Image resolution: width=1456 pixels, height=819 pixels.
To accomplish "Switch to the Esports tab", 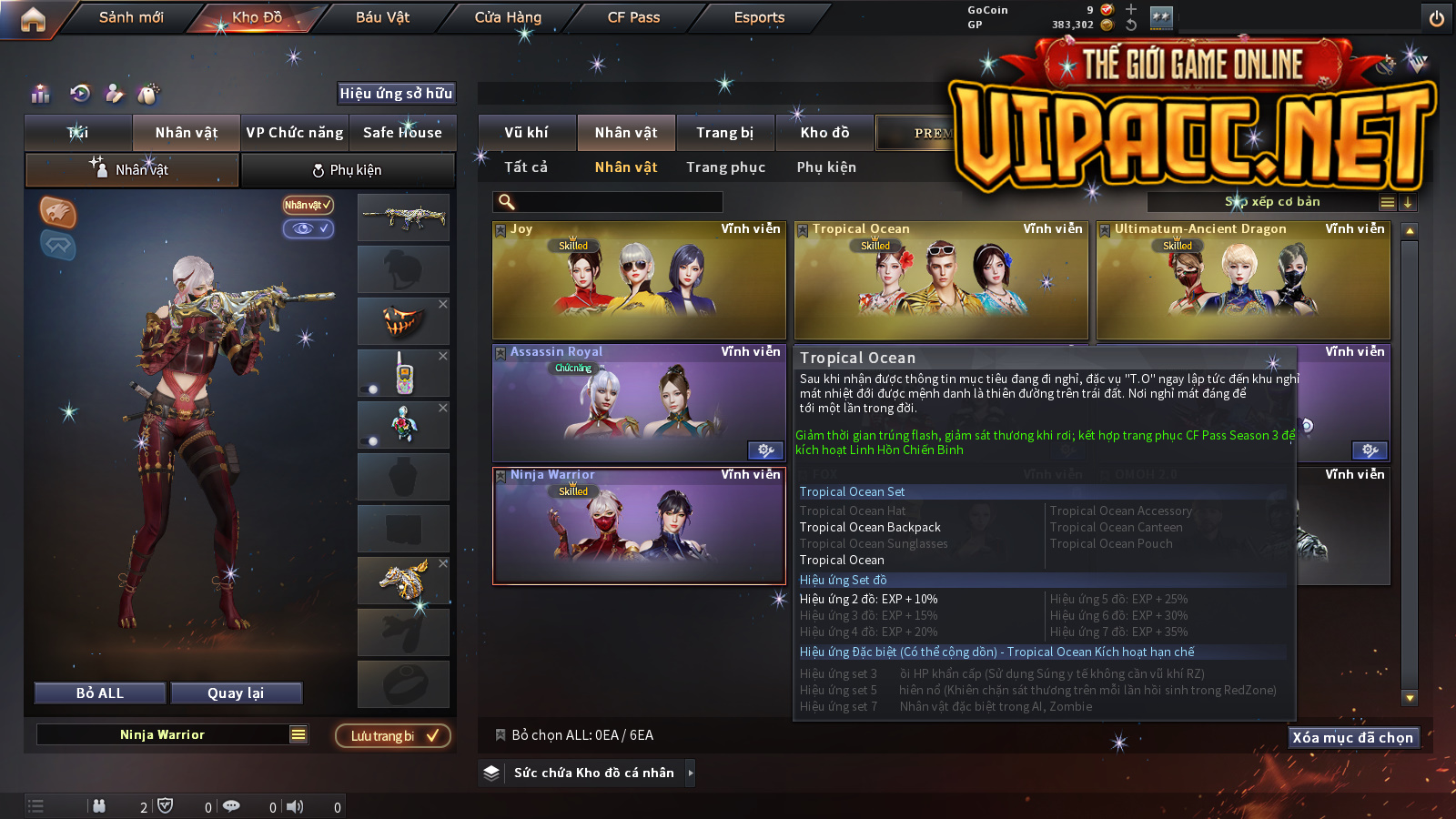I will (x=759, y=17).
